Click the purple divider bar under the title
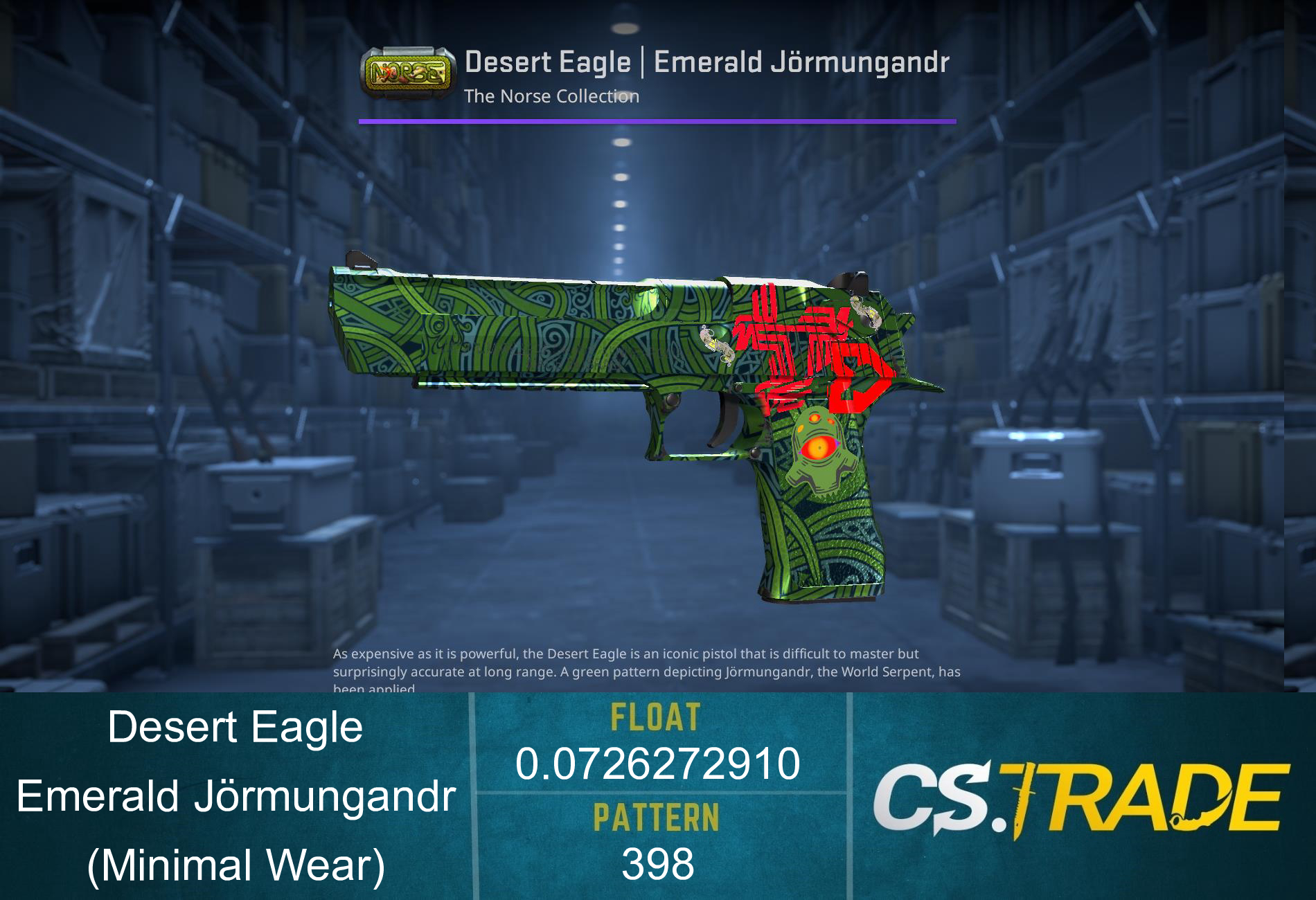The image size is (1316, 900). (x=658, y=120)
